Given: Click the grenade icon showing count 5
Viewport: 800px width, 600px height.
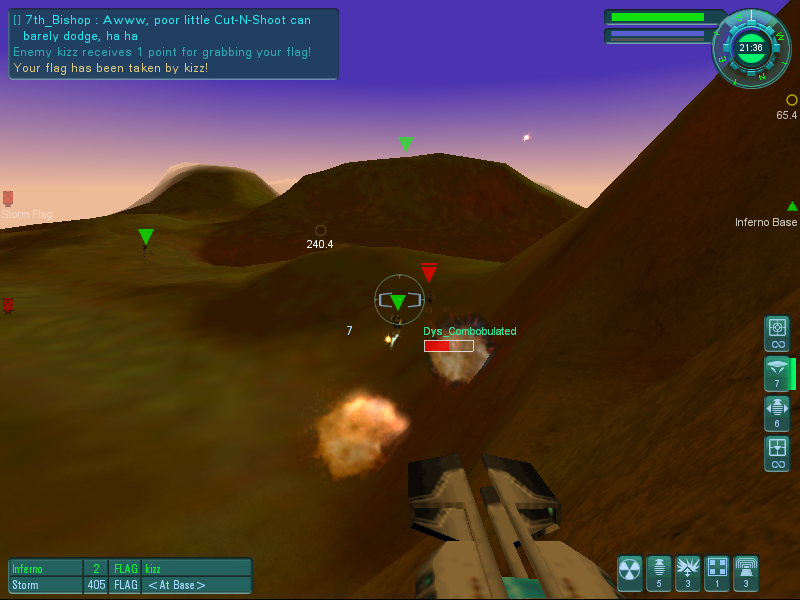Looking at the screenshot, I should coord(659,573).
